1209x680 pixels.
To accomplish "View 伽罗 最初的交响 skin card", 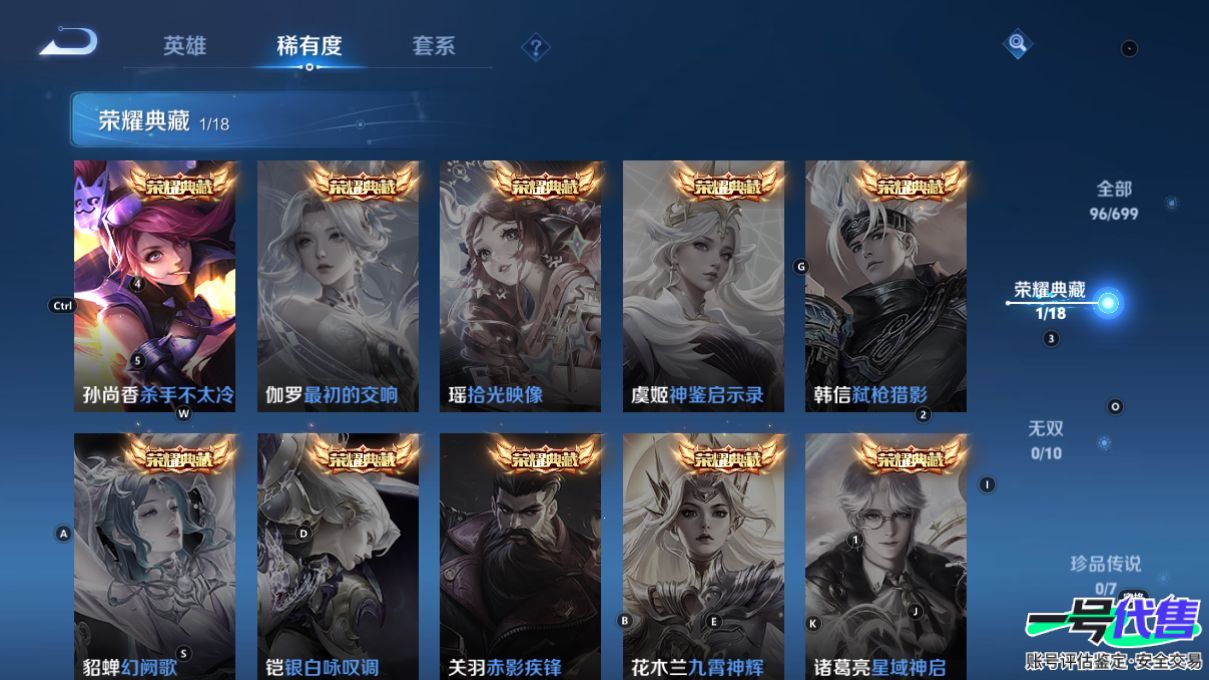I will pos(338,286).
